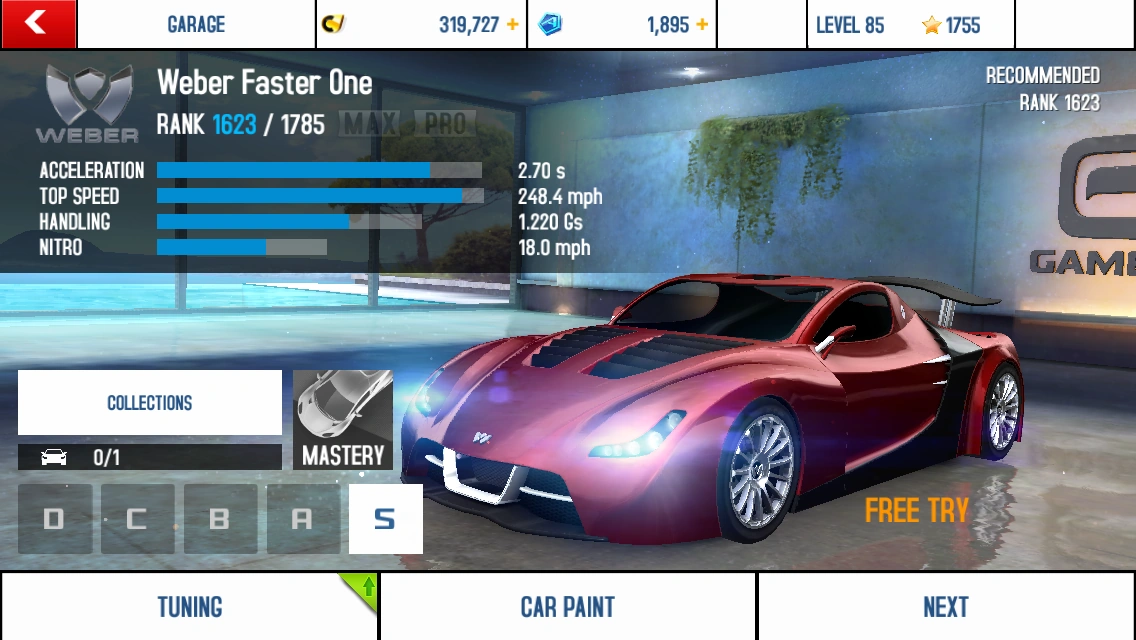Switch to class A cars
The image size is (1136, 640).
(302, 519)
